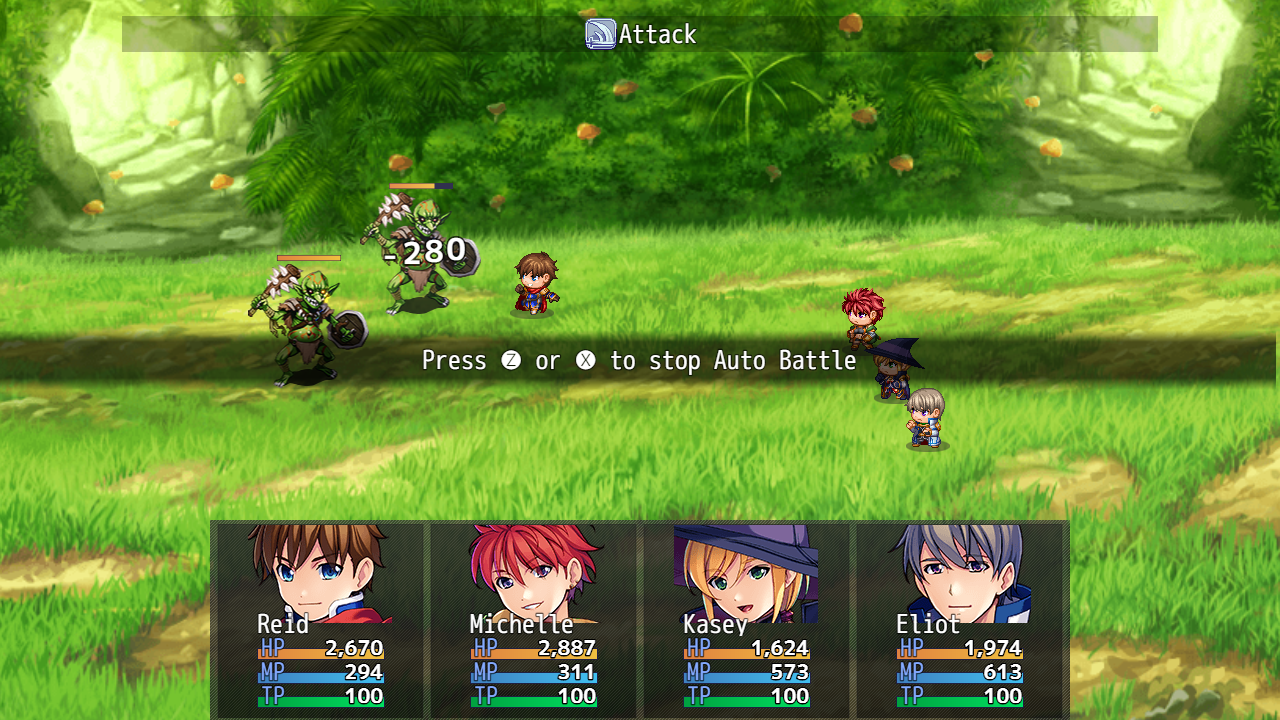Pick Eliot's portrait in the party bar
Screen dimensions: 1280x720
pyautogui.click(x=960, y=570)
